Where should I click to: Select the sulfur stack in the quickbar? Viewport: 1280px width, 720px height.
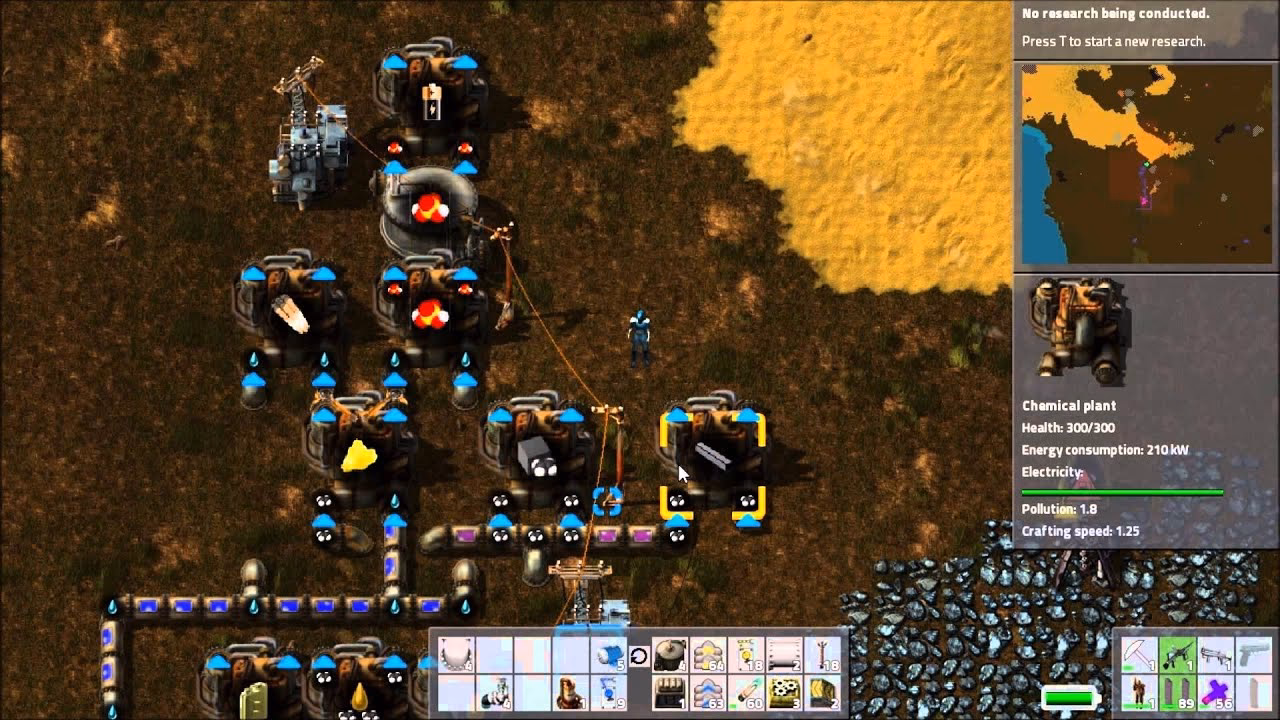(707, 655)
